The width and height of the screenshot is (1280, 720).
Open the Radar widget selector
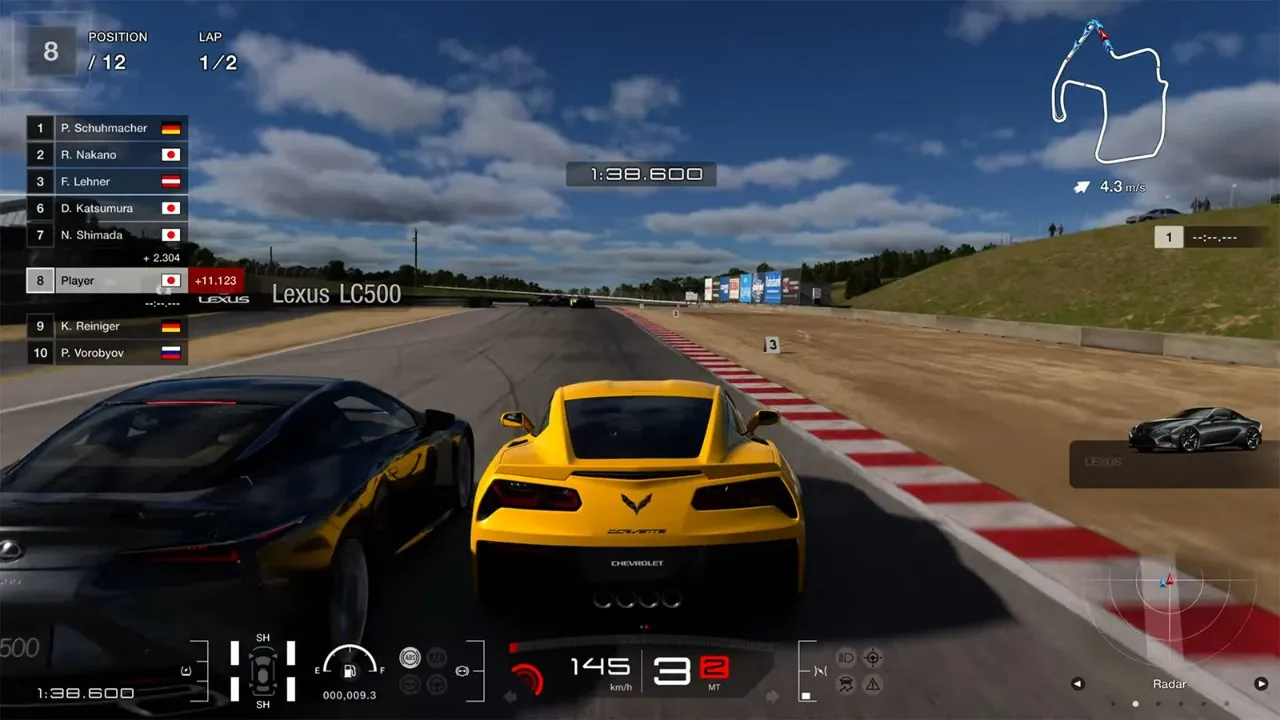point(1170,684)
